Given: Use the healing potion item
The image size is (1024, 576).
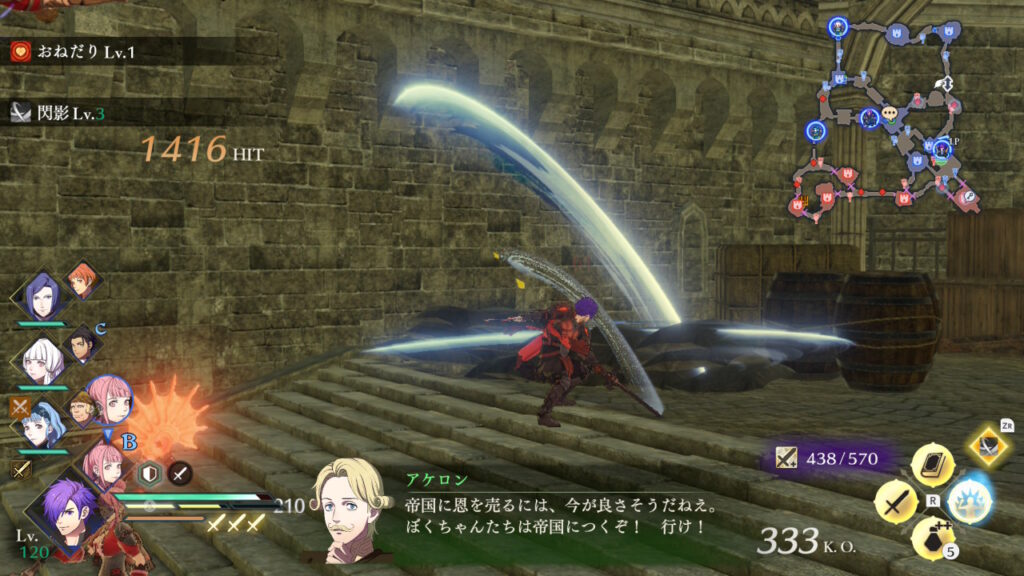Looking at the screenshot, I should (932, 536).
